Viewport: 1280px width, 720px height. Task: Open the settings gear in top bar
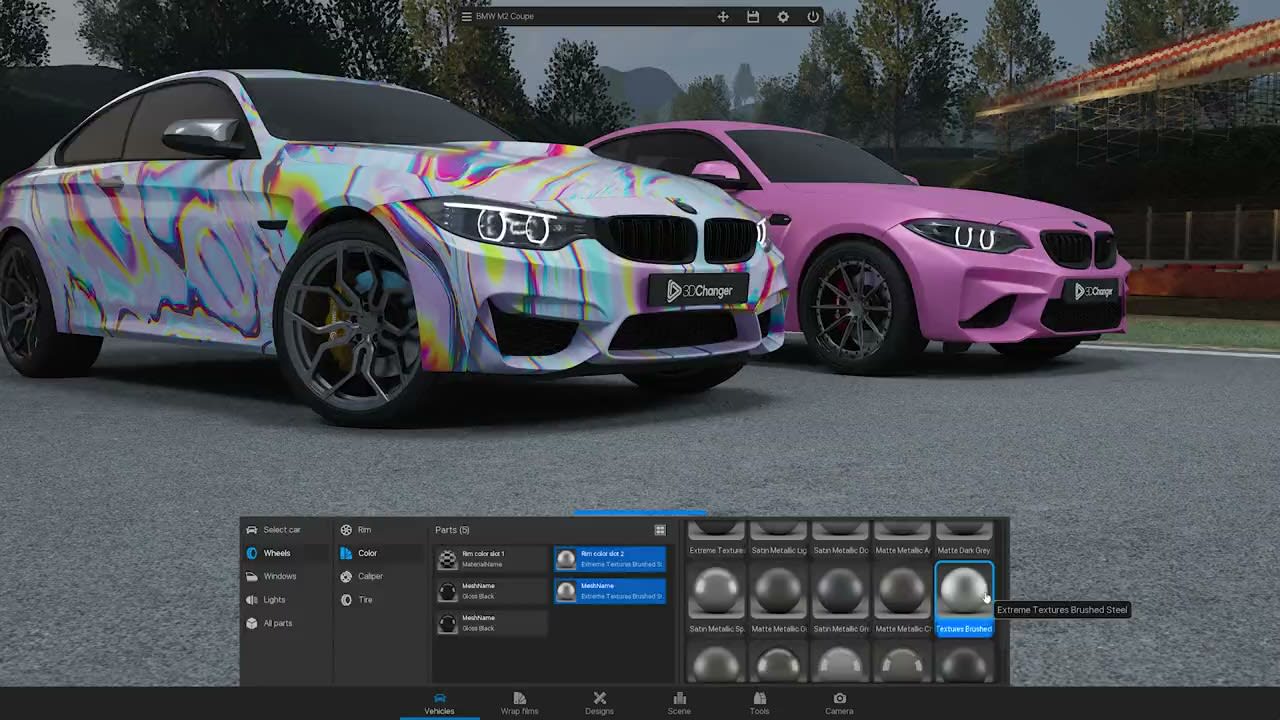[x=783, y=17]
